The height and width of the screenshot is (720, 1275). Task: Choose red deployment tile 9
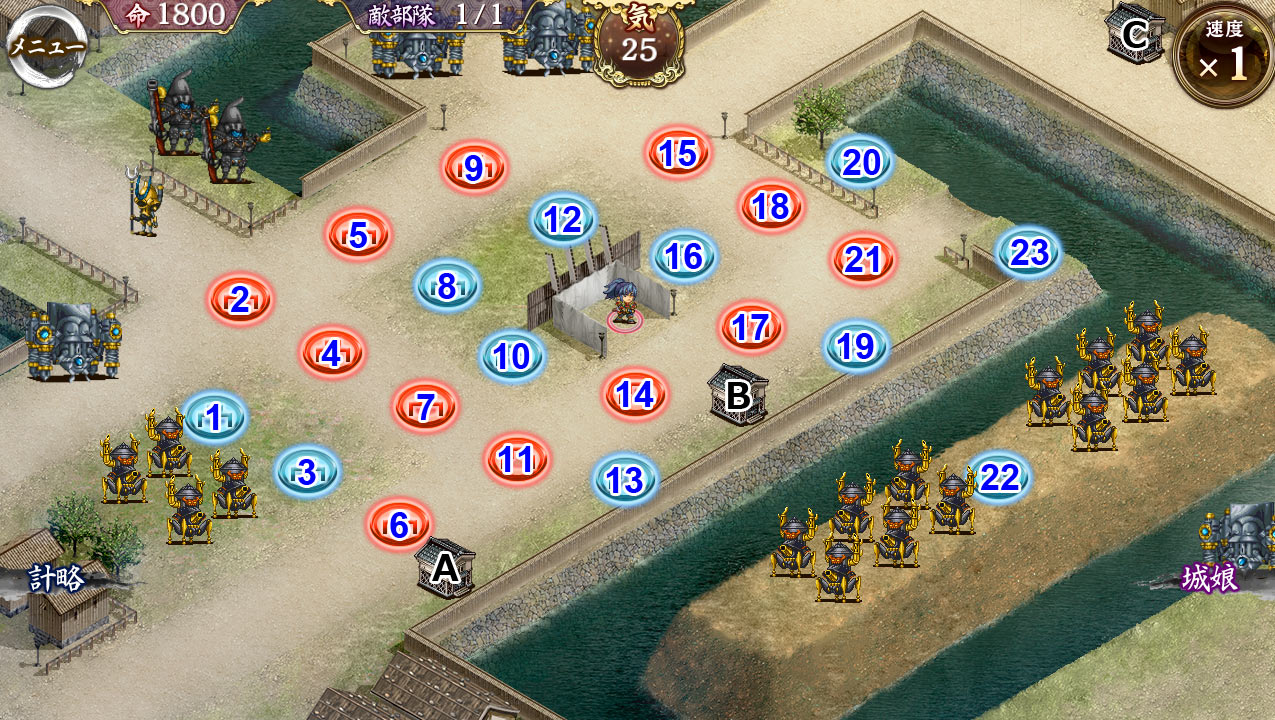click(474, 167)
